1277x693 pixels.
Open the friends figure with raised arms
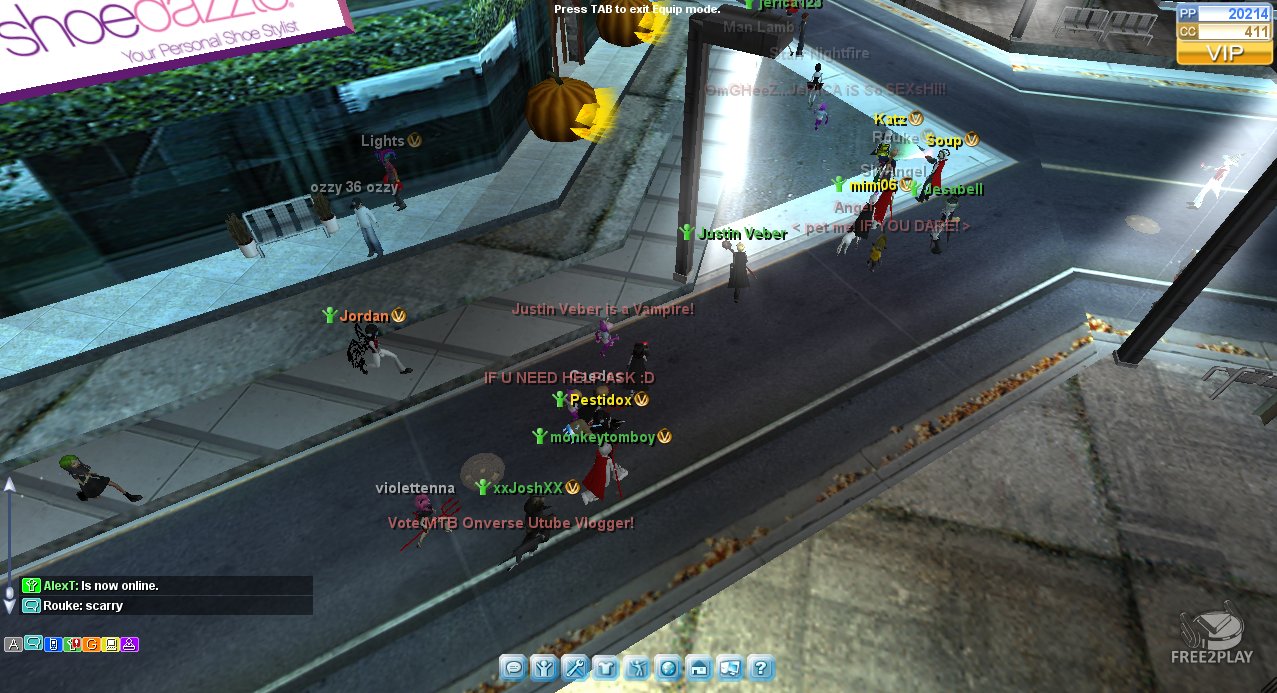click(544, 668)
